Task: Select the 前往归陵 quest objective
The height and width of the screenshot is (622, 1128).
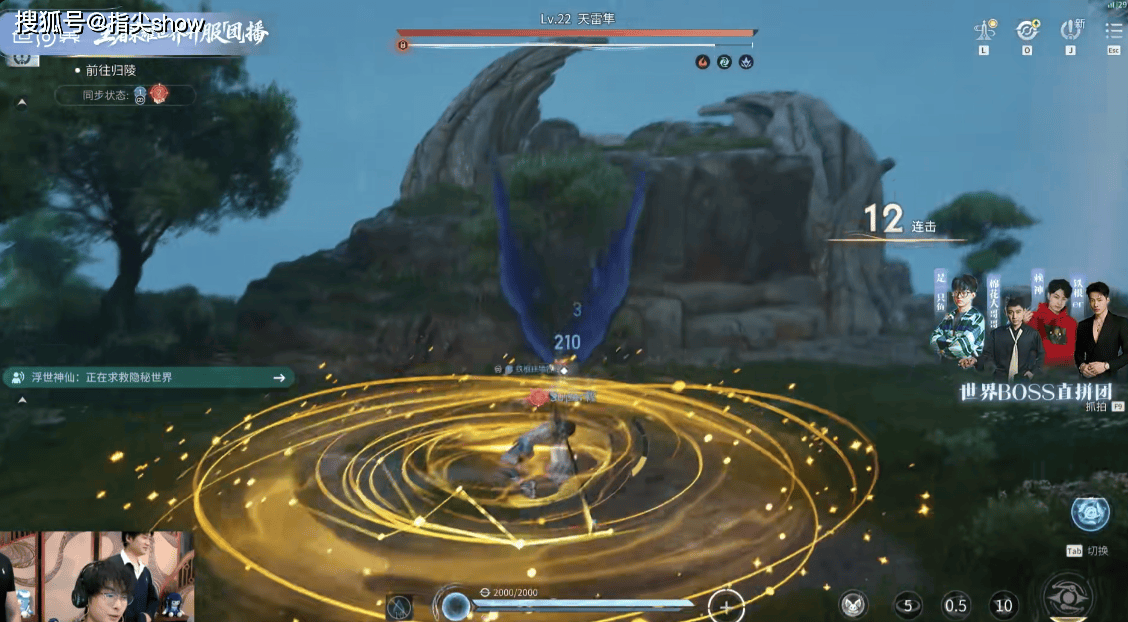Action: [x=110, y=71]
